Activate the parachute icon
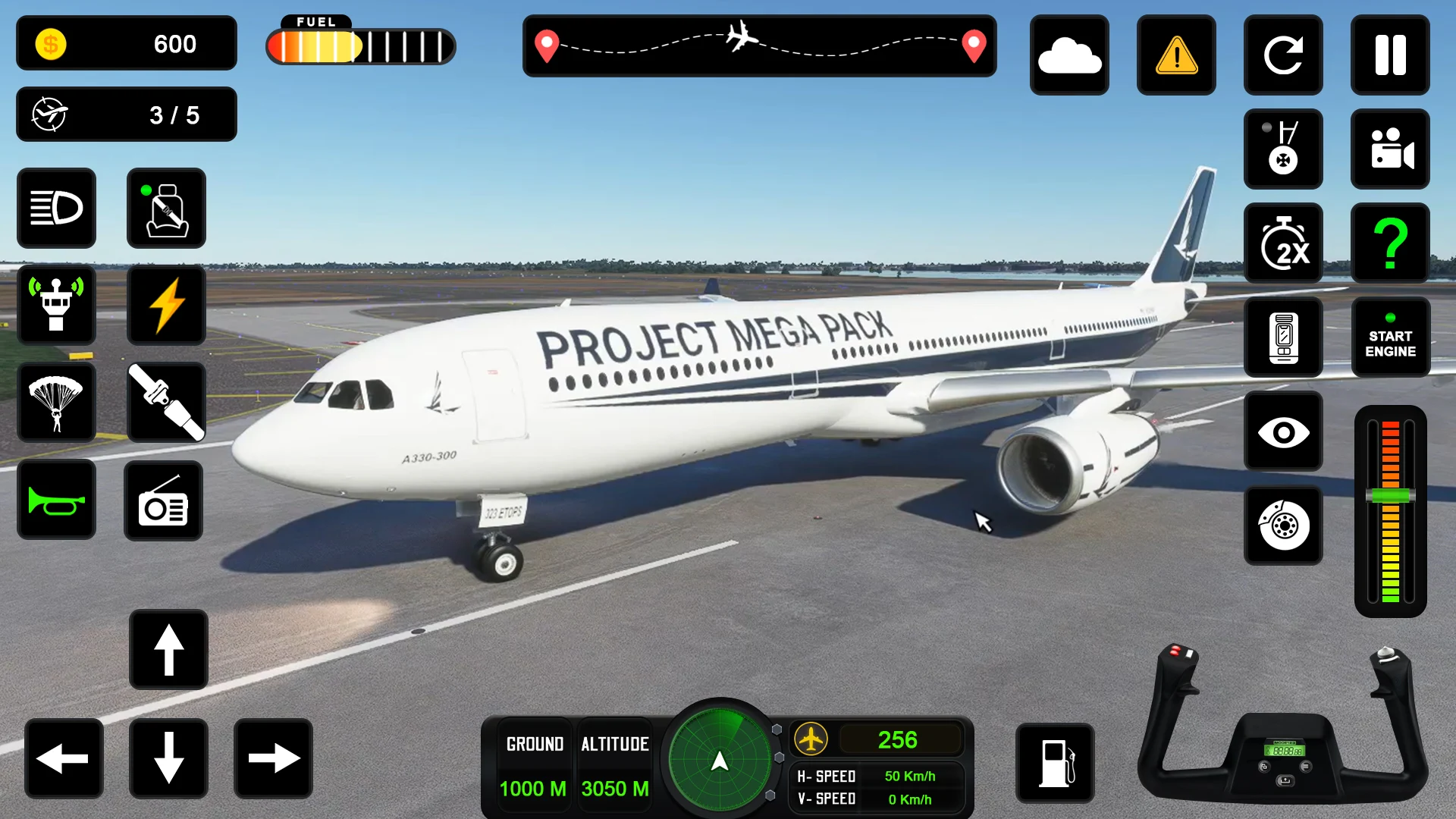The image size is (1456, 819). [57, 403]
